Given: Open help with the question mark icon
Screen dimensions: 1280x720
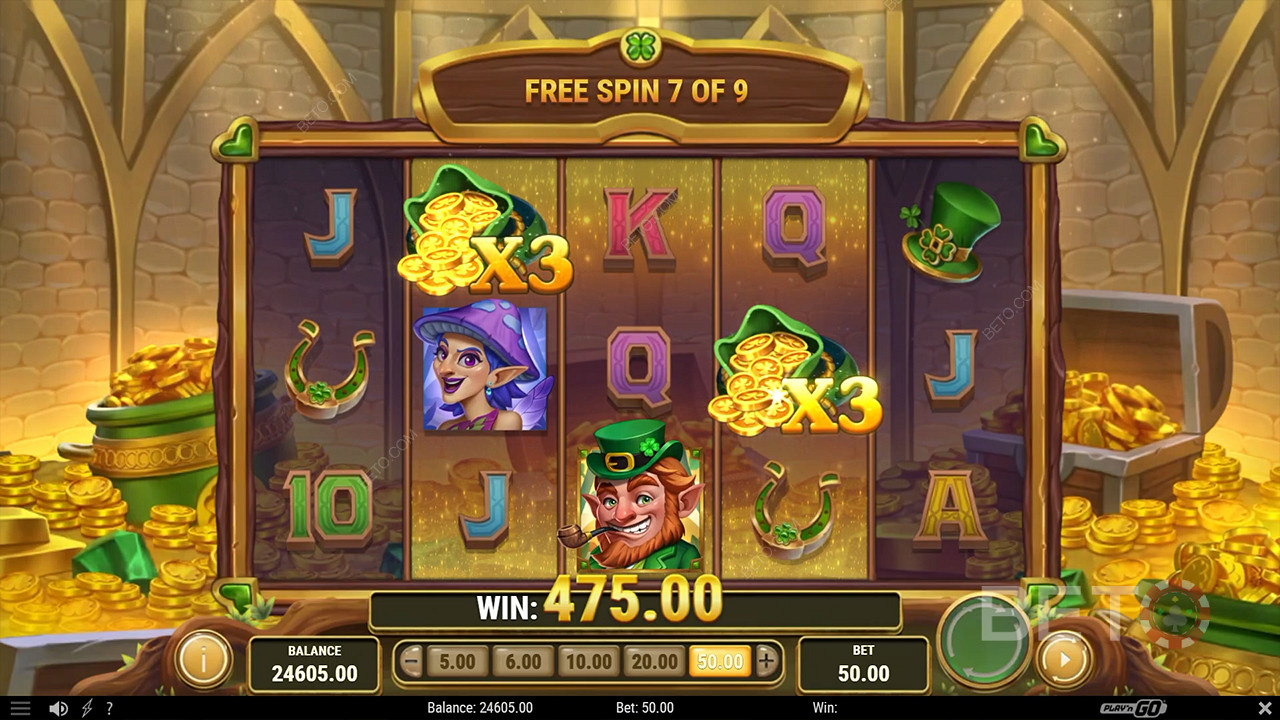Looking at the screenshot, I should point(109,708).
